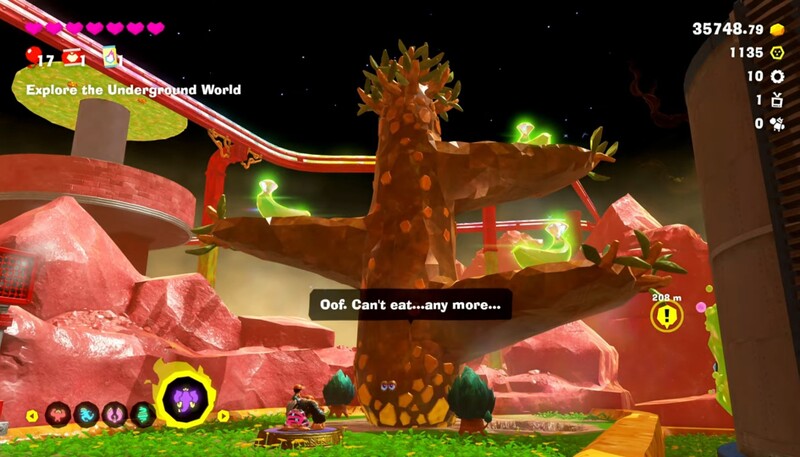The width and height of the screenshot is (800, 457).
Task: Open the "Explore the Underground World" objective
Action: tap(133, 90)
